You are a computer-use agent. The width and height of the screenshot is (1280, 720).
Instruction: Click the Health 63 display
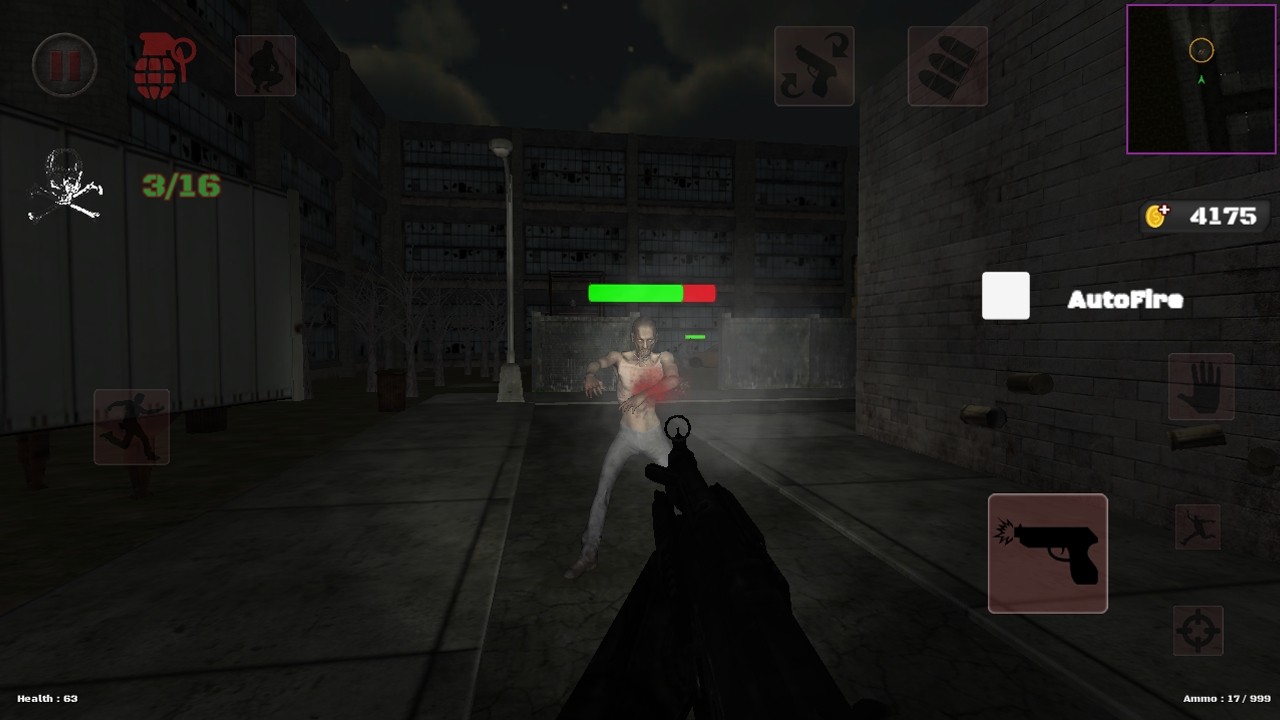coord(45,698)
